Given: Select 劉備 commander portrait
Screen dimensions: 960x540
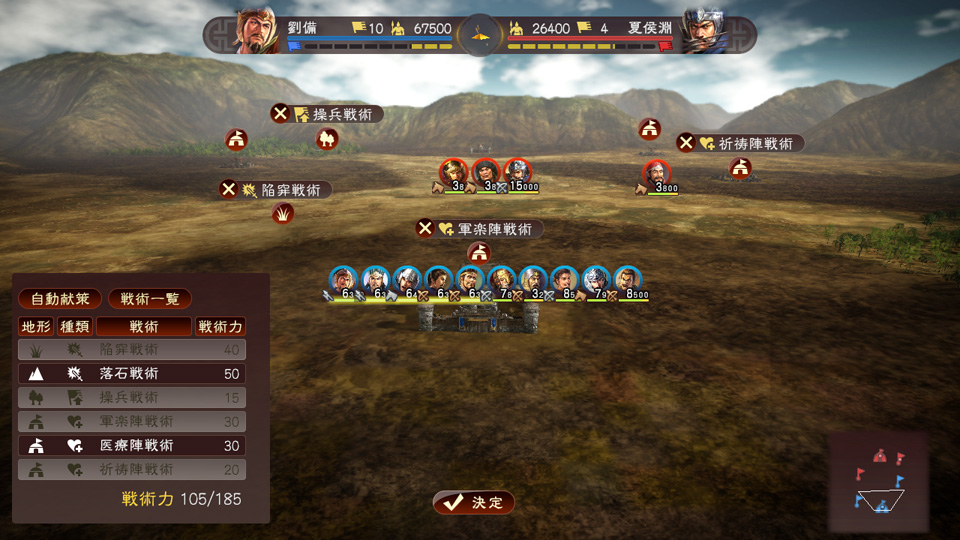Looking at the screenshot, I should point(257,32).
